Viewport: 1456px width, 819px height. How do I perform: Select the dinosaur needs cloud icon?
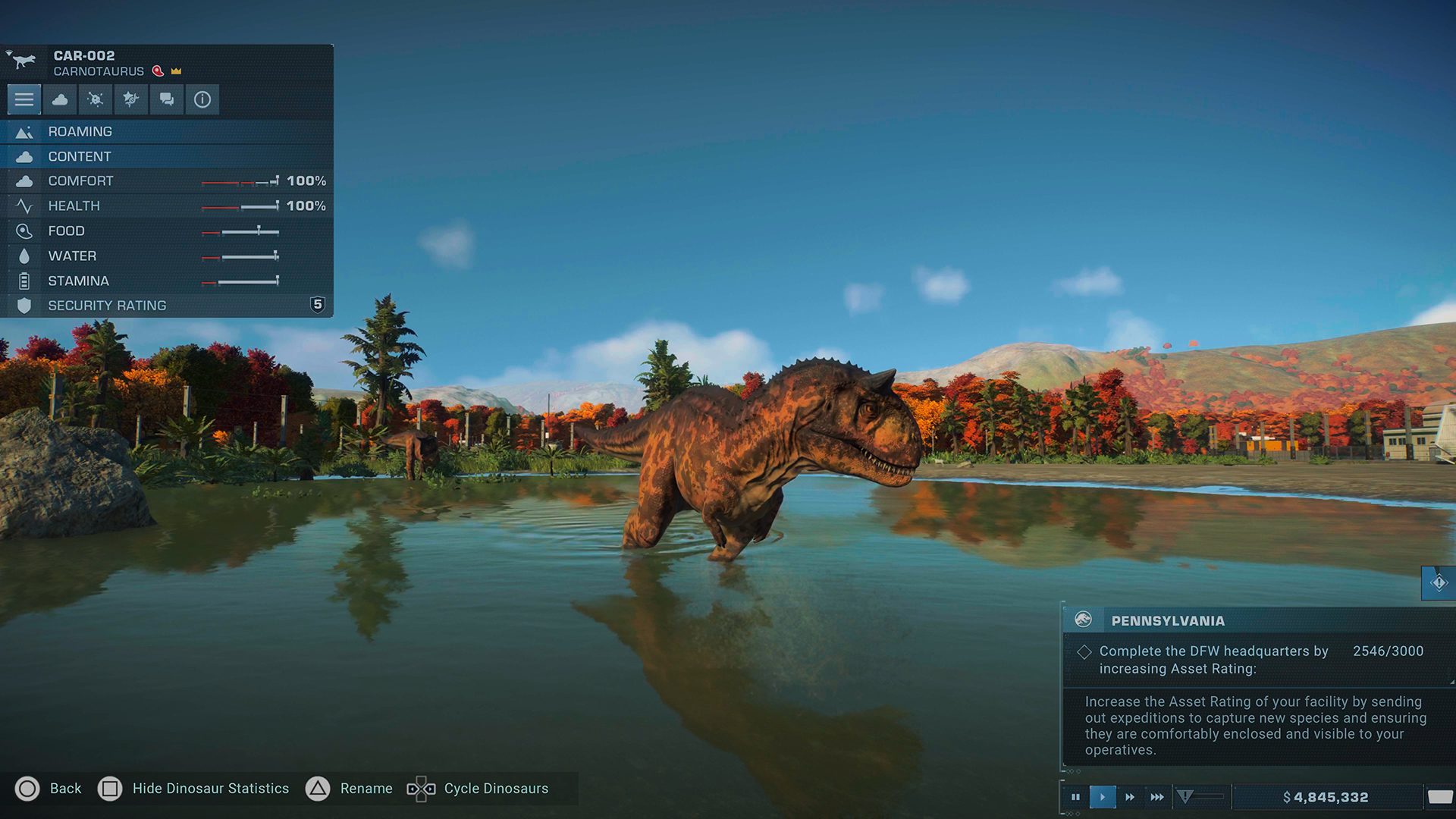60,99
